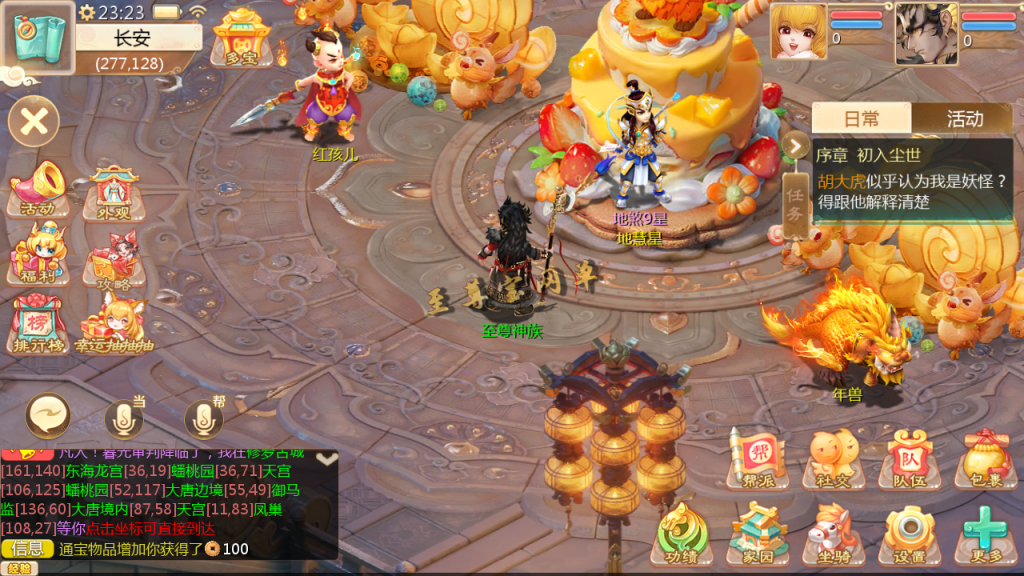
Task: Open the 福利 welfare icon
Action: 38,254
